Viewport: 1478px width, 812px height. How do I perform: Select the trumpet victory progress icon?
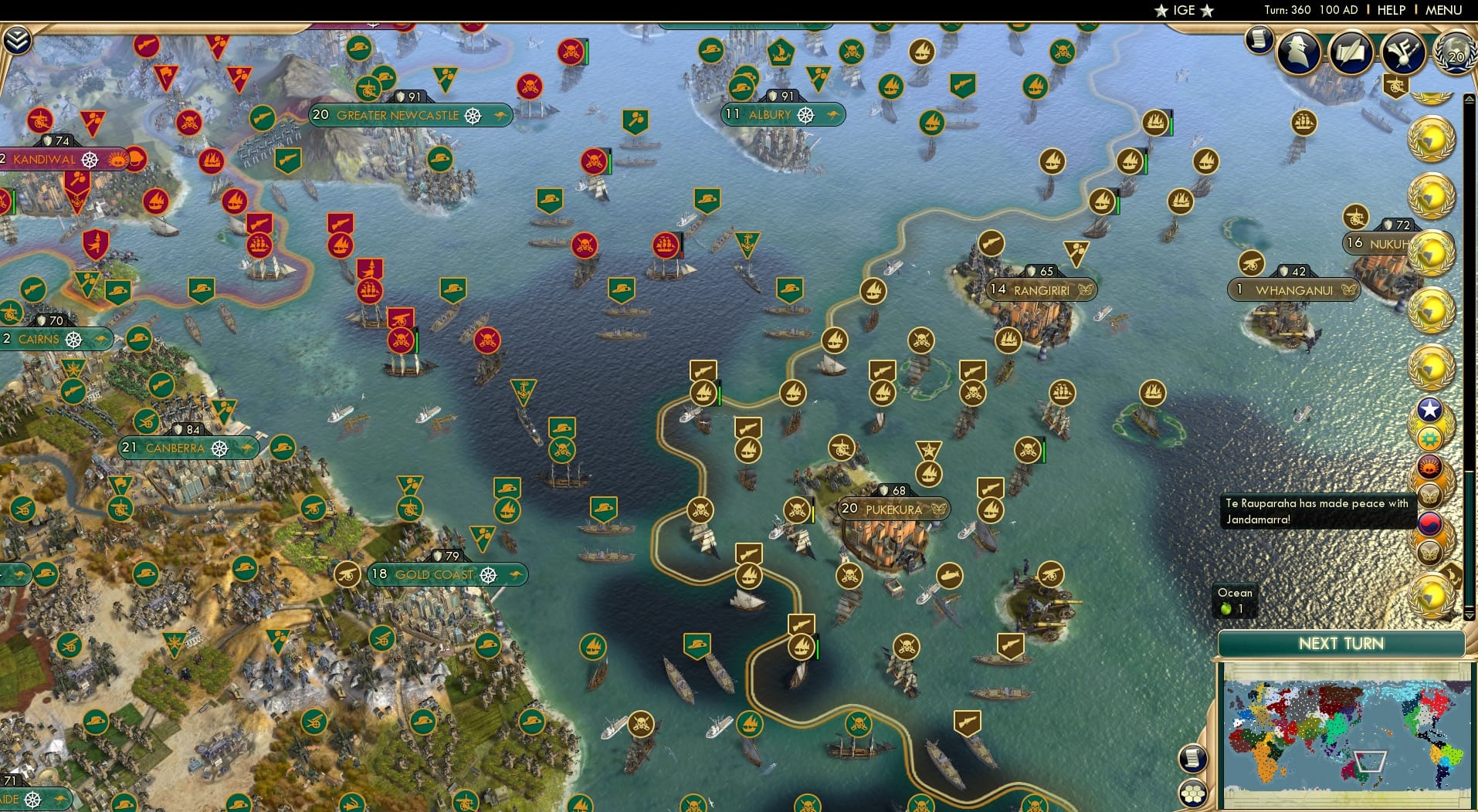click(1403, 52)
